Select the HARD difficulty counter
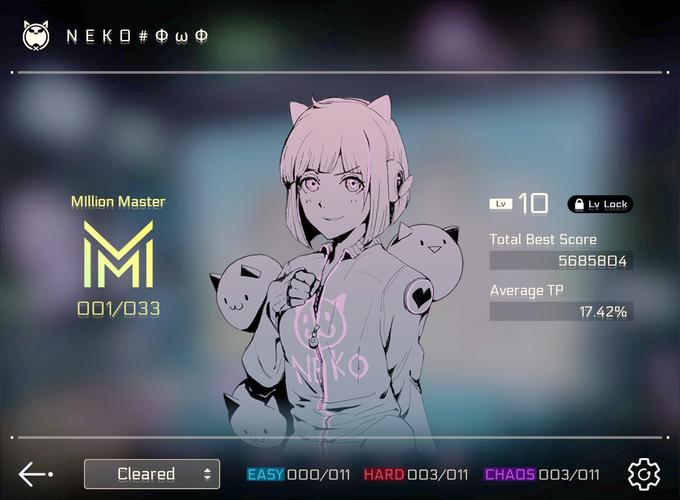The image size is (680, 500). click(415, 475)
